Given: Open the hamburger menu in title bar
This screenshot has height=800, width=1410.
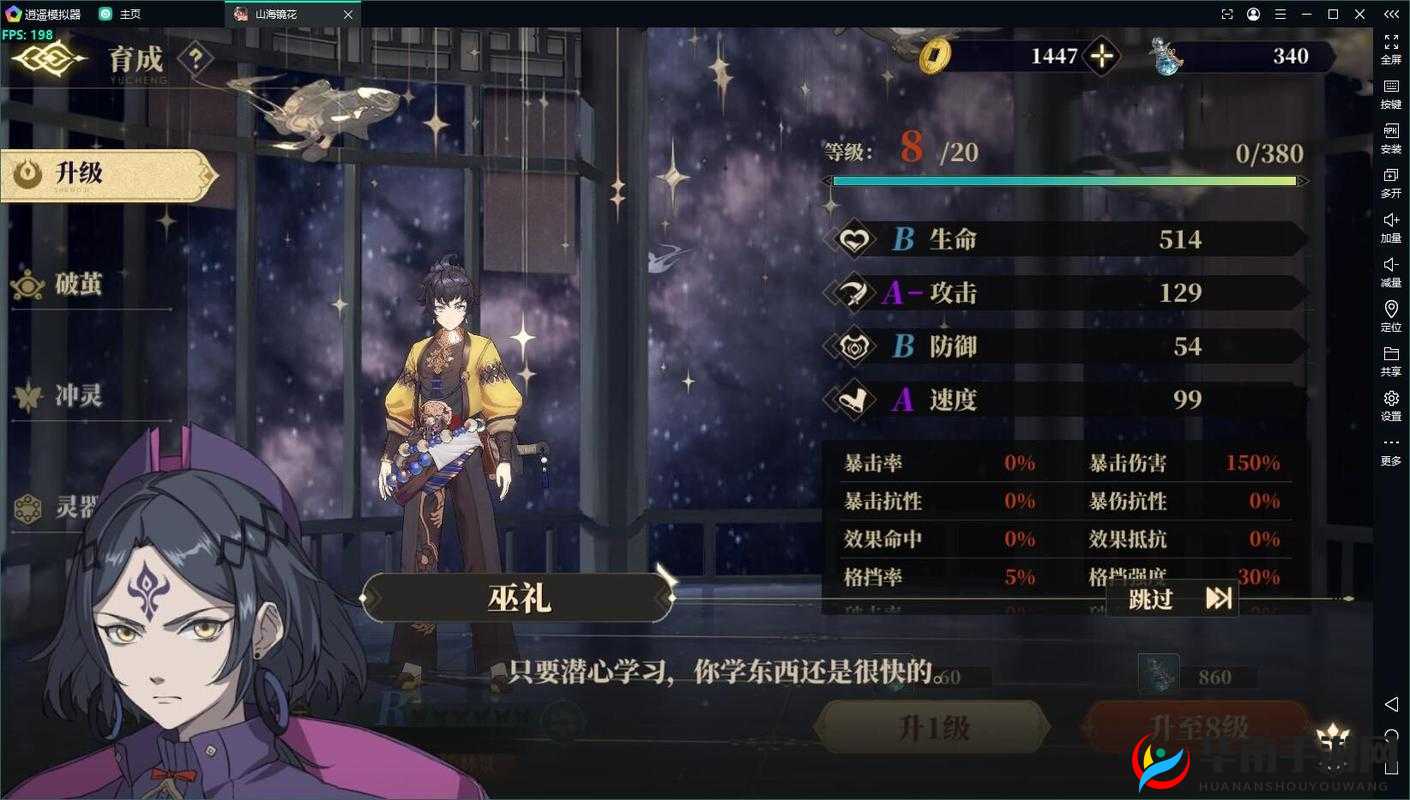Looking at the screenshot, I should click(1279, 14).
